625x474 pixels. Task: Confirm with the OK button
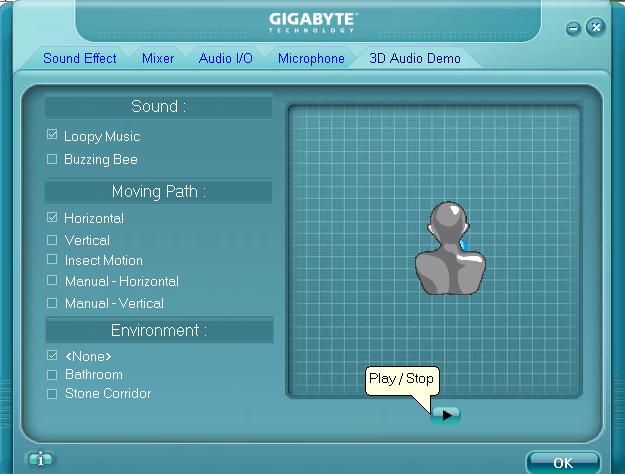(563, 462)
